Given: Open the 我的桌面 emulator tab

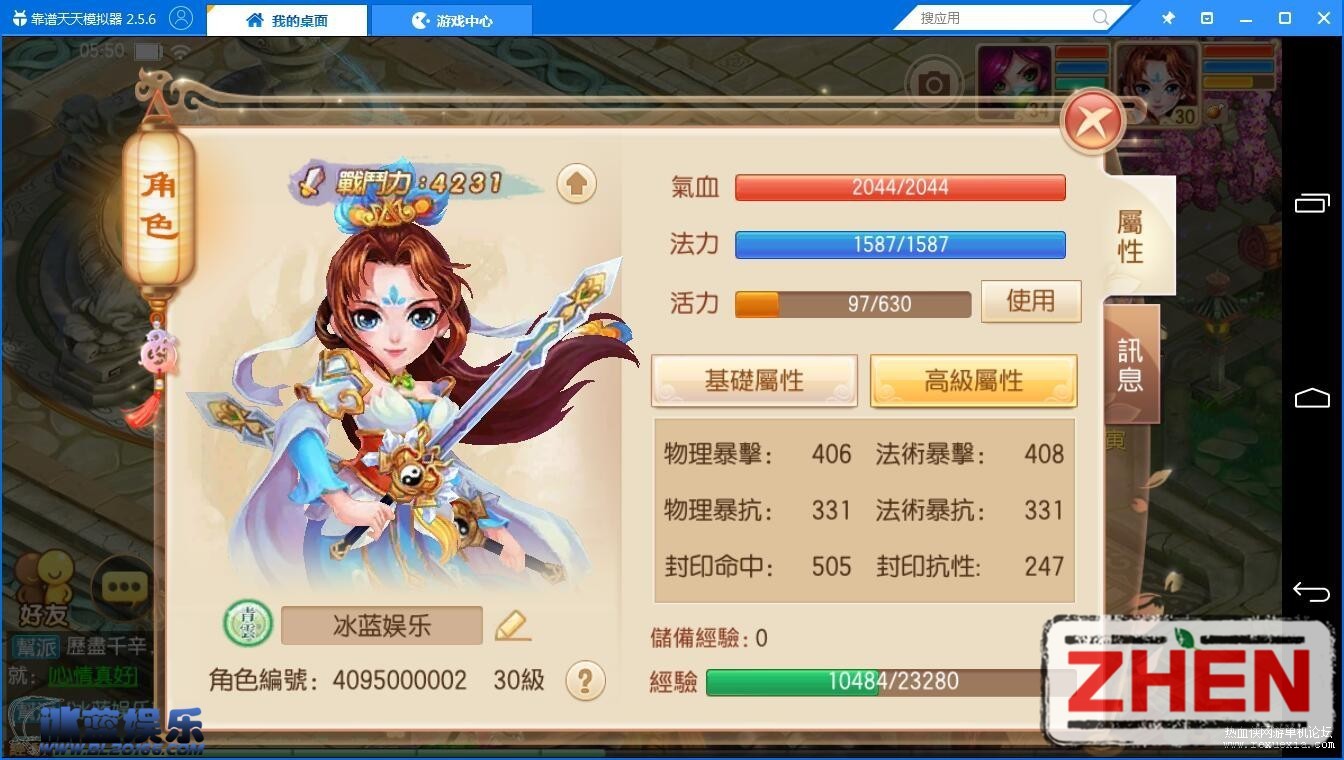Looking at the screenshot, I should point(286,19).
